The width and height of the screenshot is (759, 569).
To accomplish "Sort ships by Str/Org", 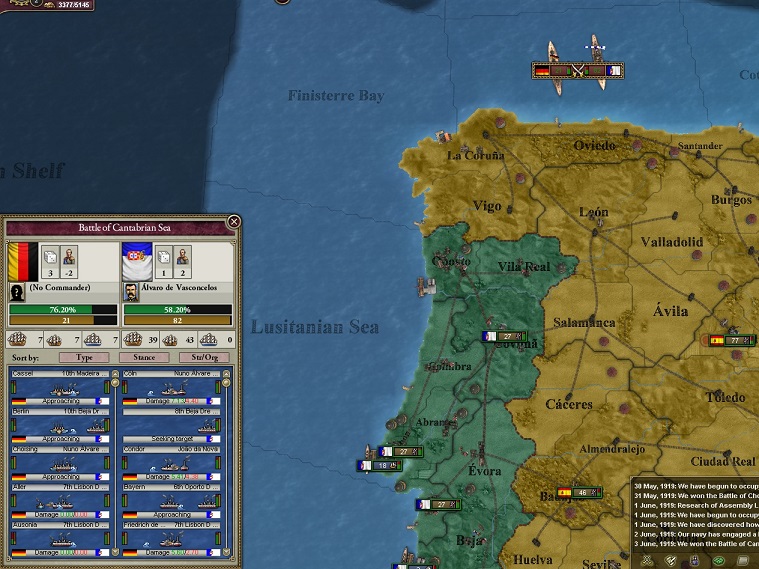I will (x=203, y=357).
